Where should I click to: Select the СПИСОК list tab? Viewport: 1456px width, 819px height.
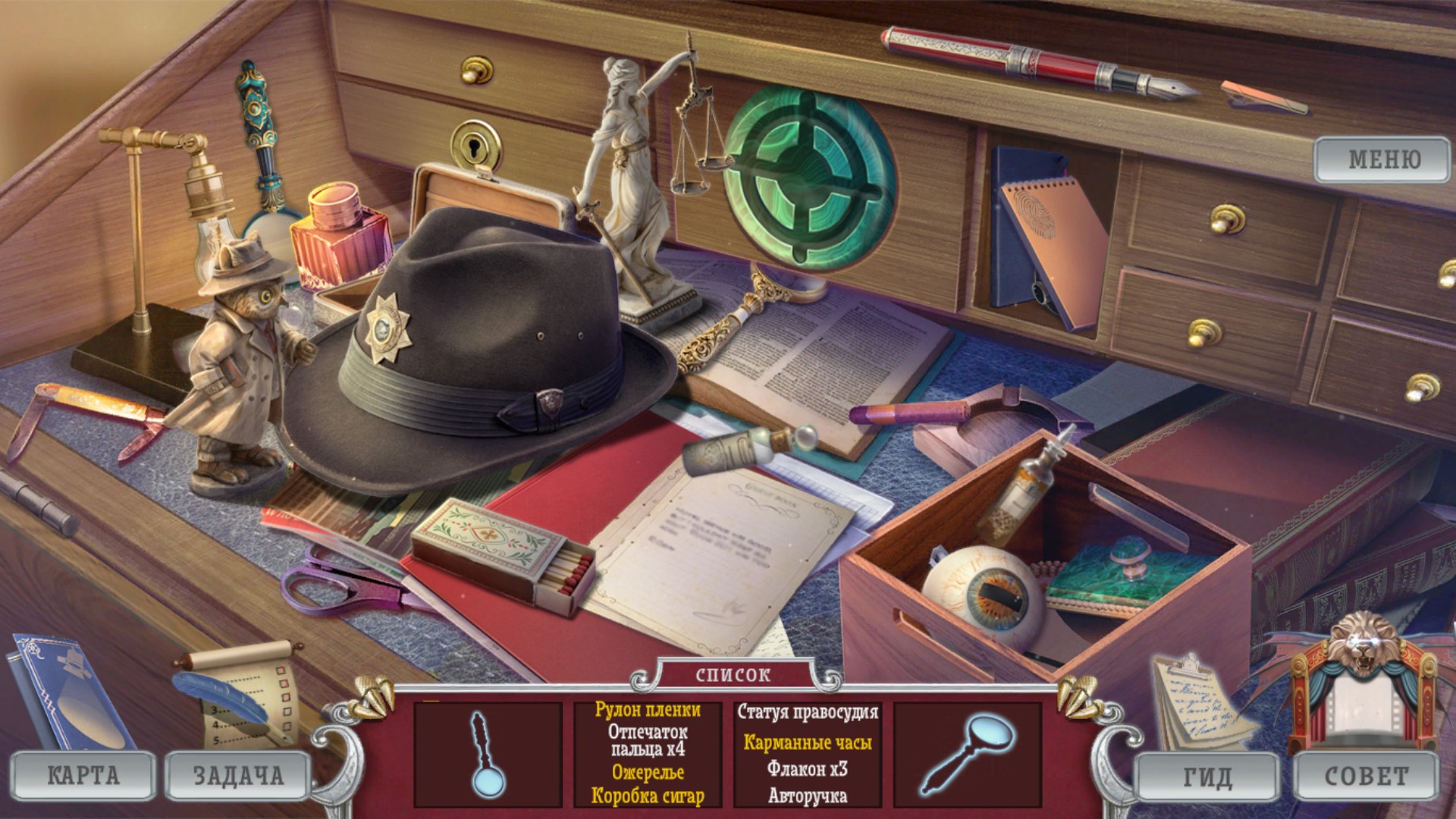click(x=733, y=674)
